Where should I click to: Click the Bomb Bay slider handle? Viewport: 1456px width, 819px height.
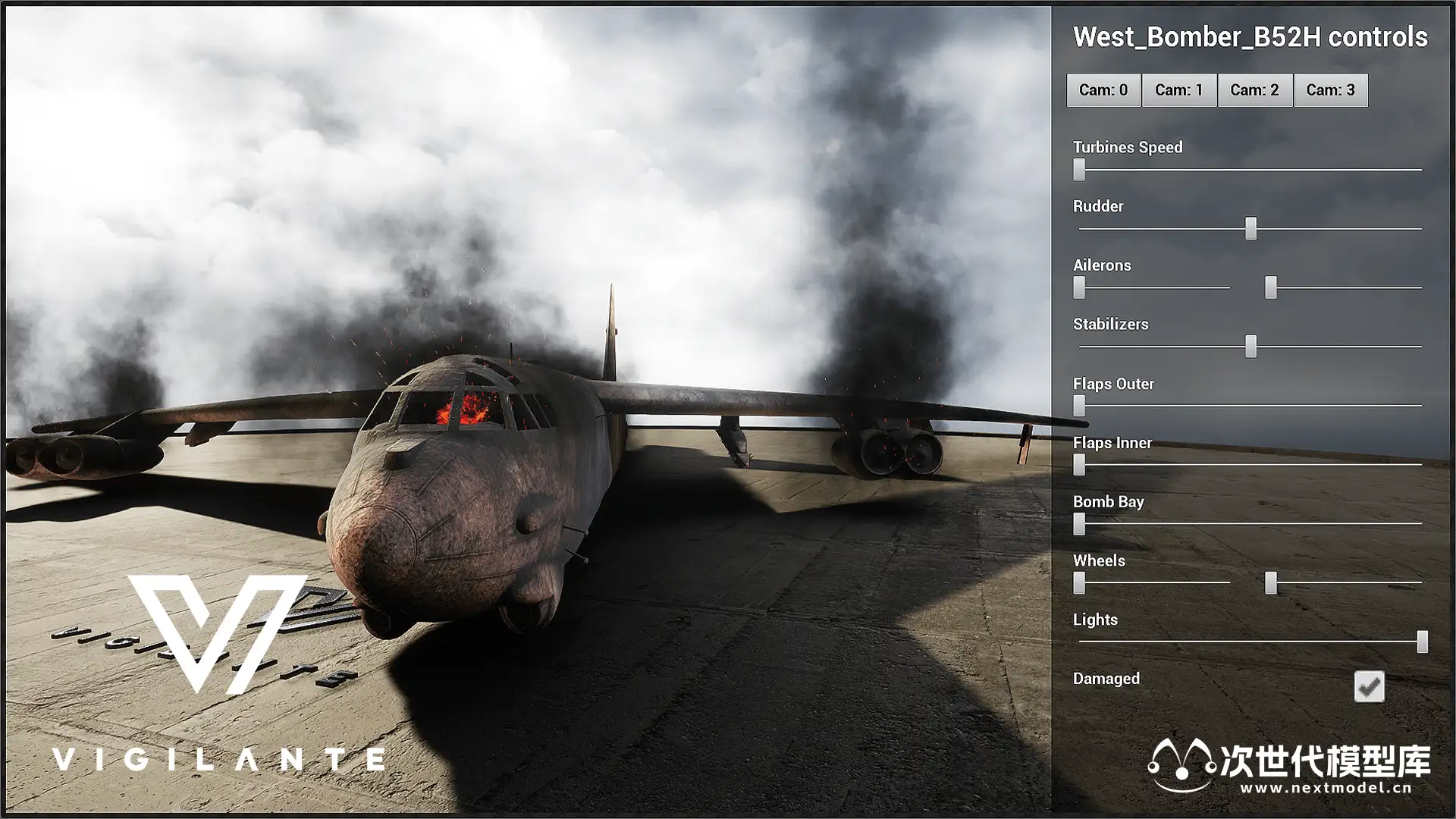coord(1079,524)
